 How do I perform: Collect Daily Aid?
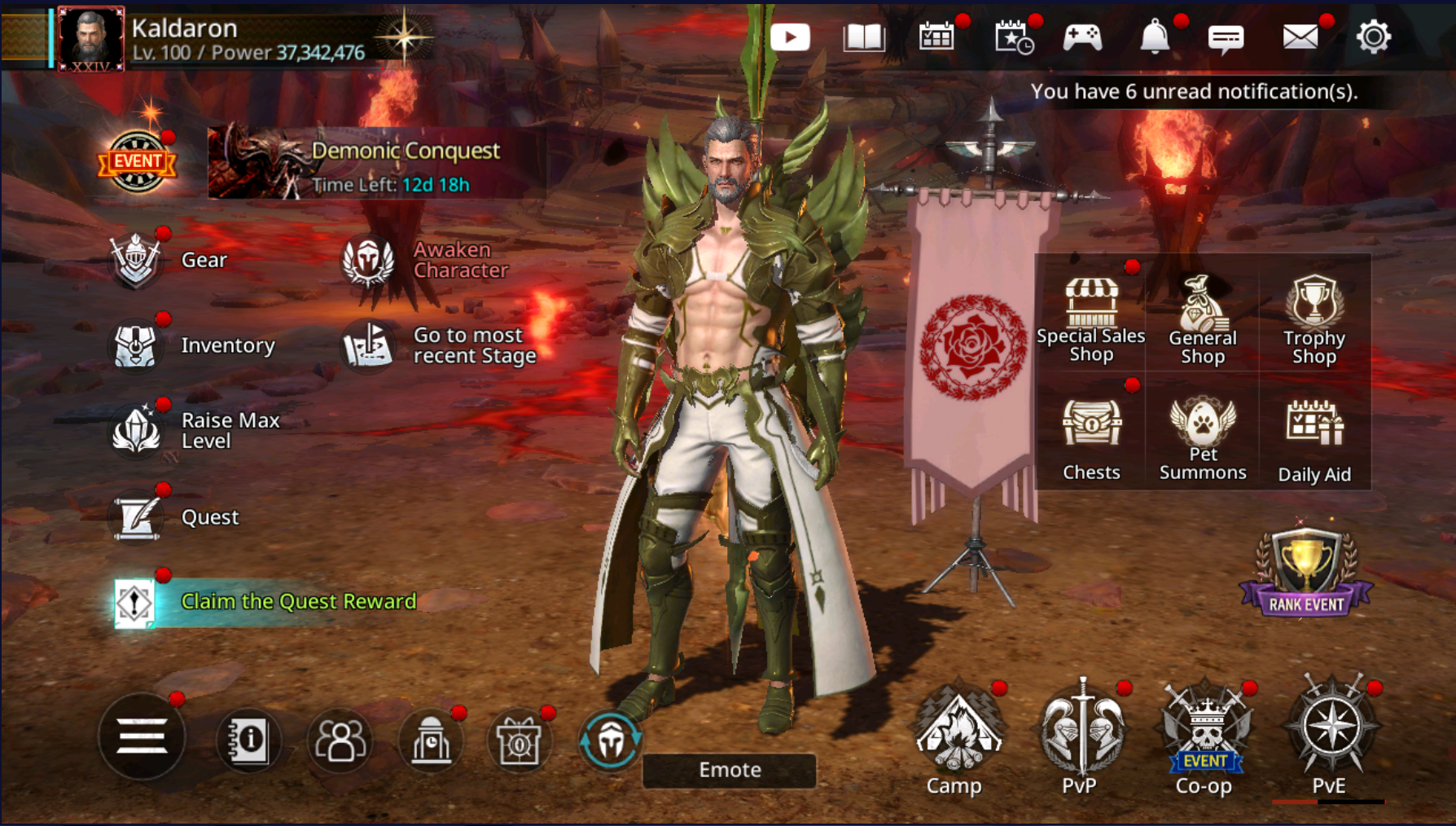[x=1313, y=440]
